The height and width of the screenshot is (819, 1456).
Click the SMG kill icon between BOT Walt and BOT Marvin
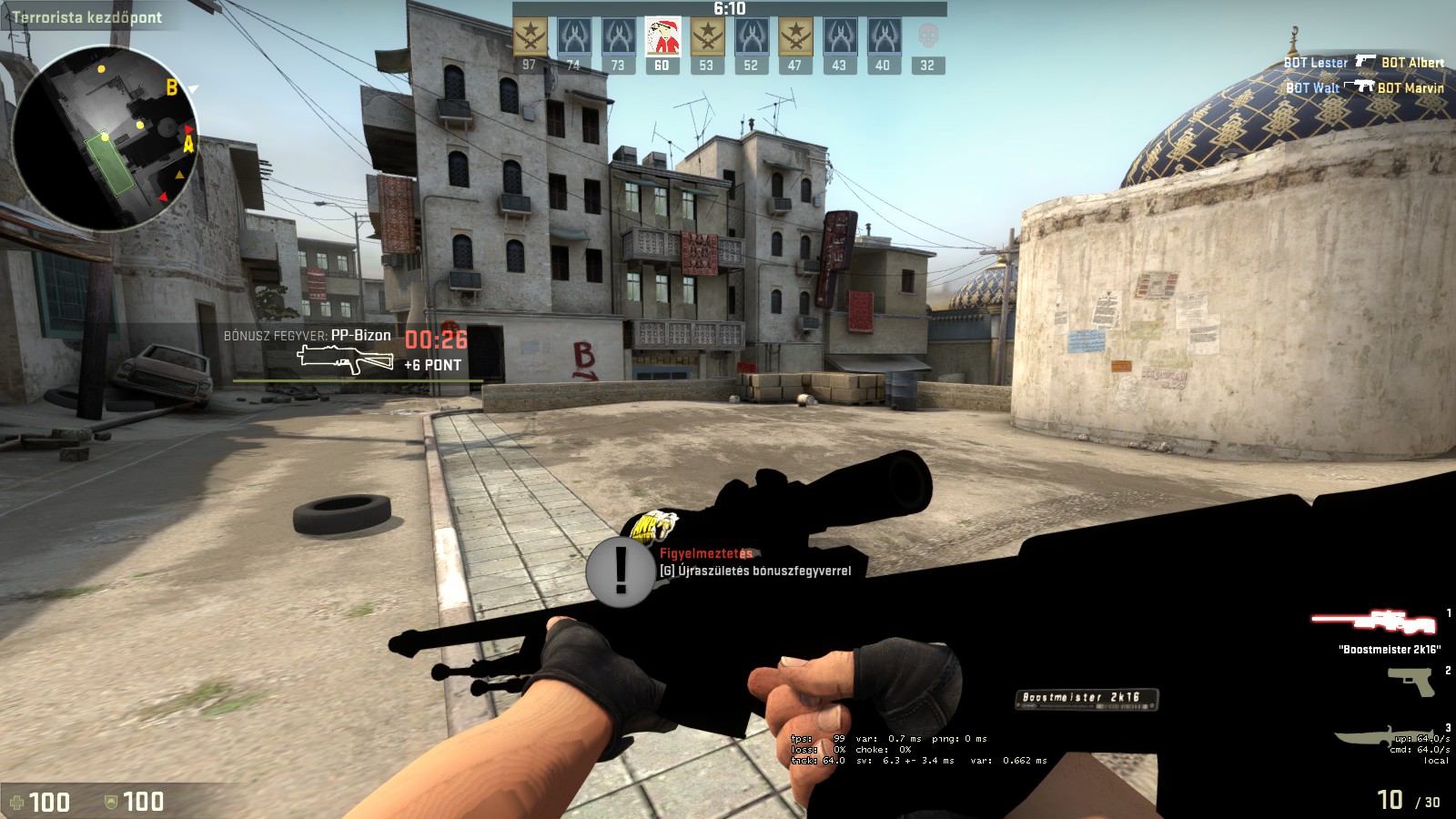tap(1362, 84)
